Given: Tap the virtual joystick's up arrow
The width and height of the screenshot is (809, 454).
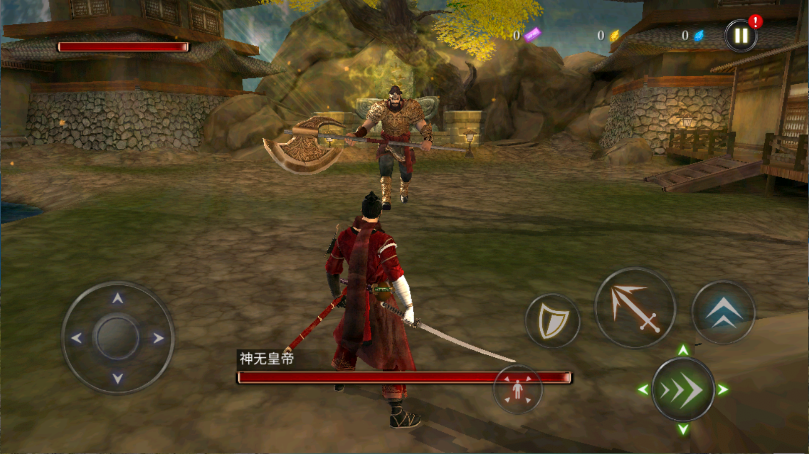Looking at the screenshot, I should click(118, 298).
